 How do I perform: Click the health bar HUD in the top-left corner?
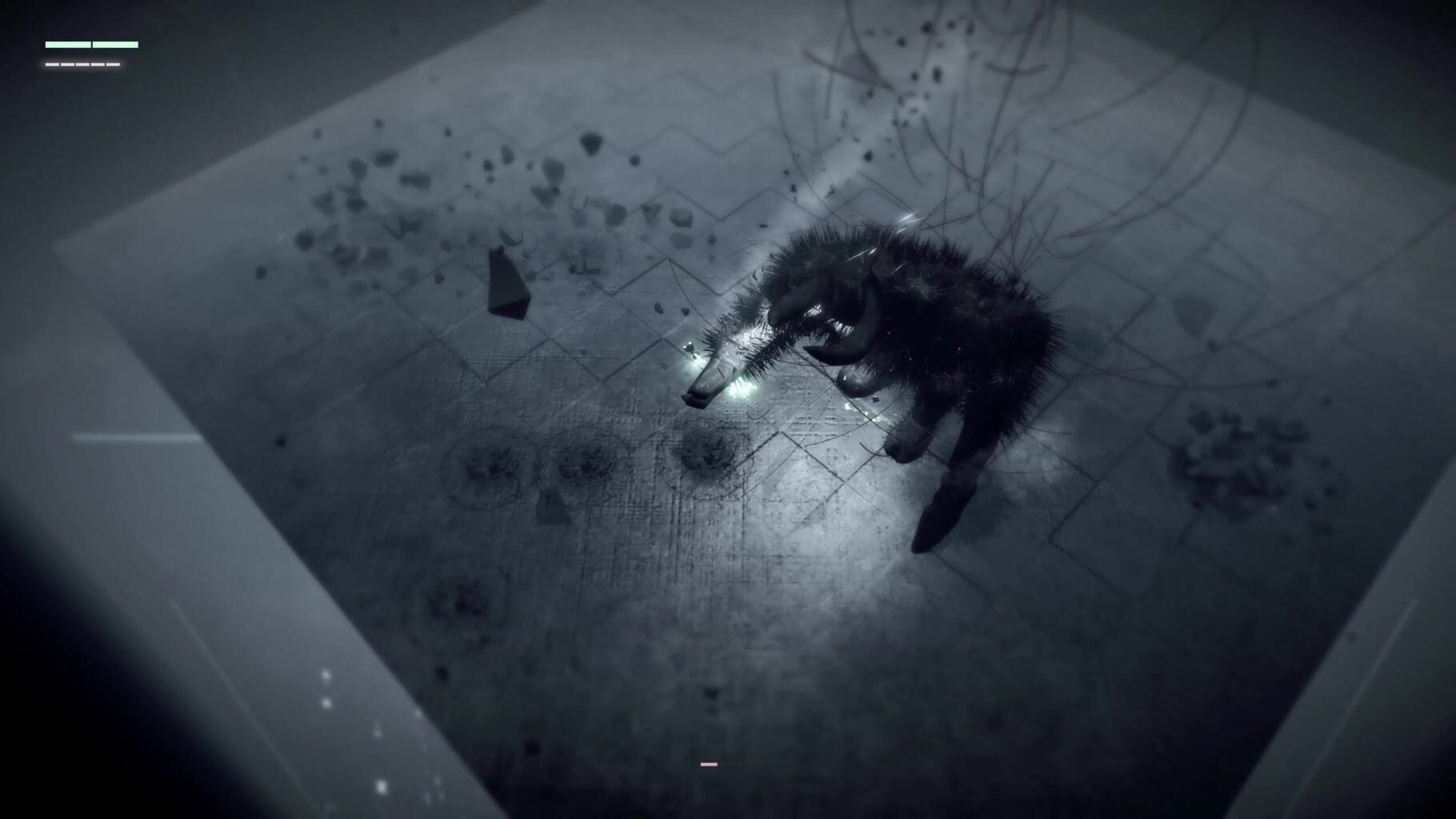pyautogui.click(x=92, y=45)
